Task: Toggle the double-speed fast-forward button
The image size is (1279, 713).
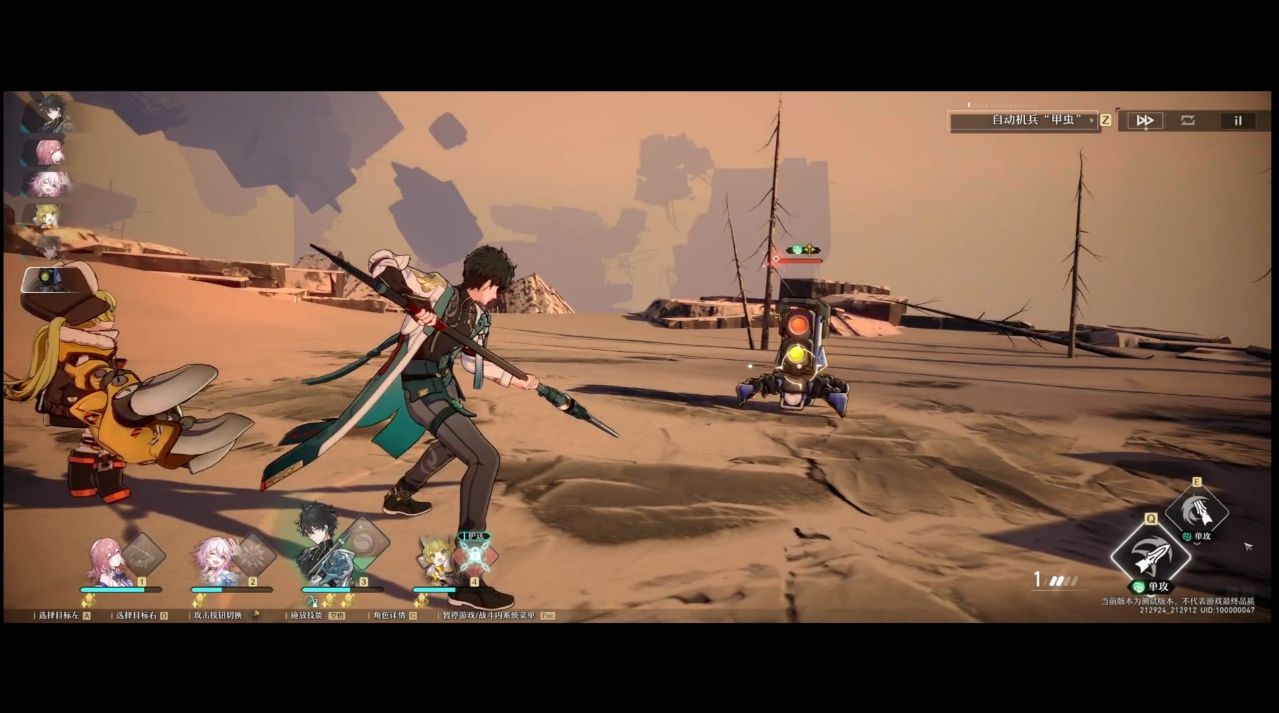Action: 1144,120
